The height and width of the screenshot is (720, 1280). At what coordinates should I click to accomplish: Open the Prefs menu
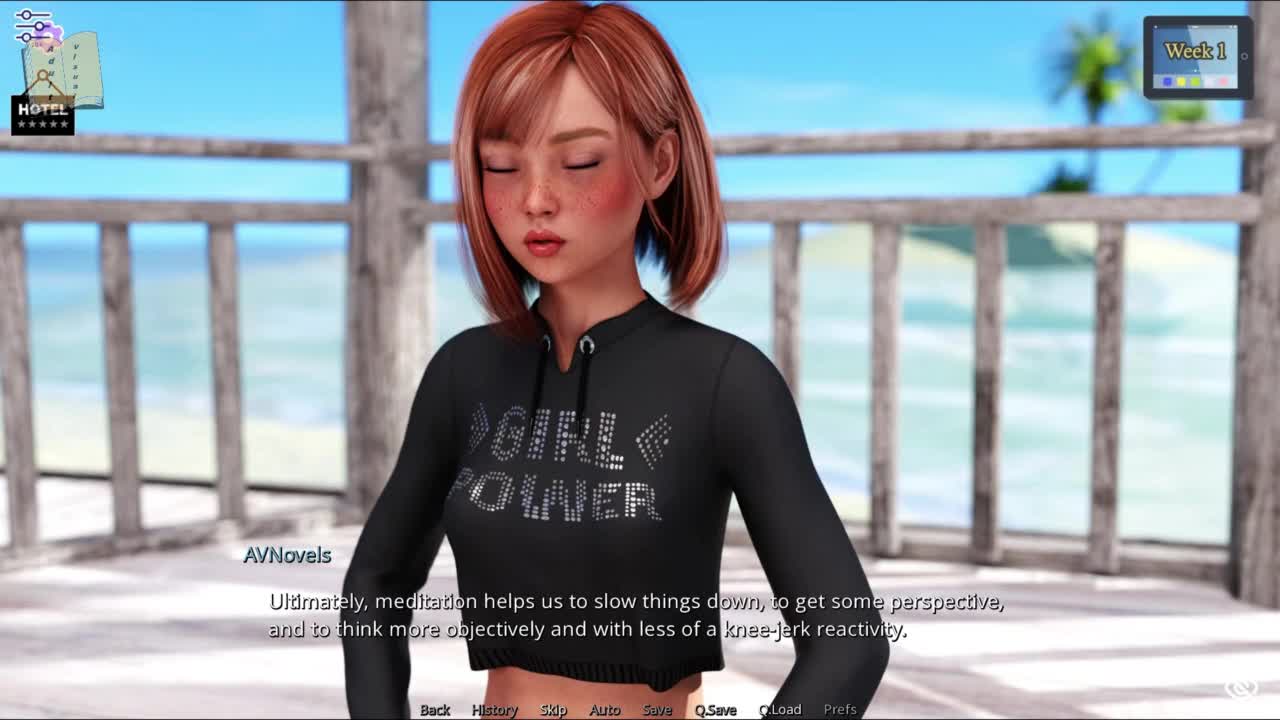coord(840,709)
